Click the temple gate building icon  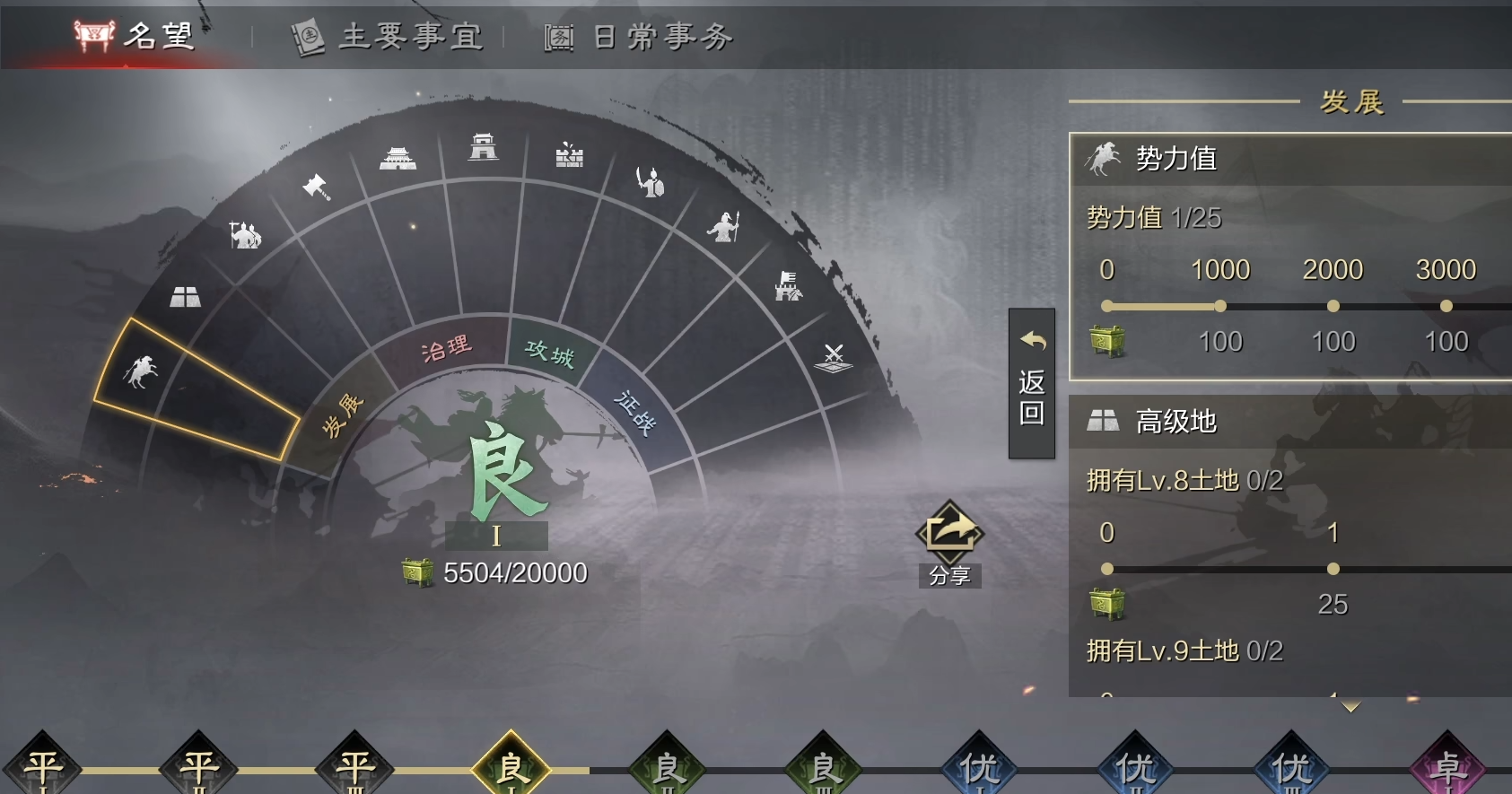click(x=399, y=160)
